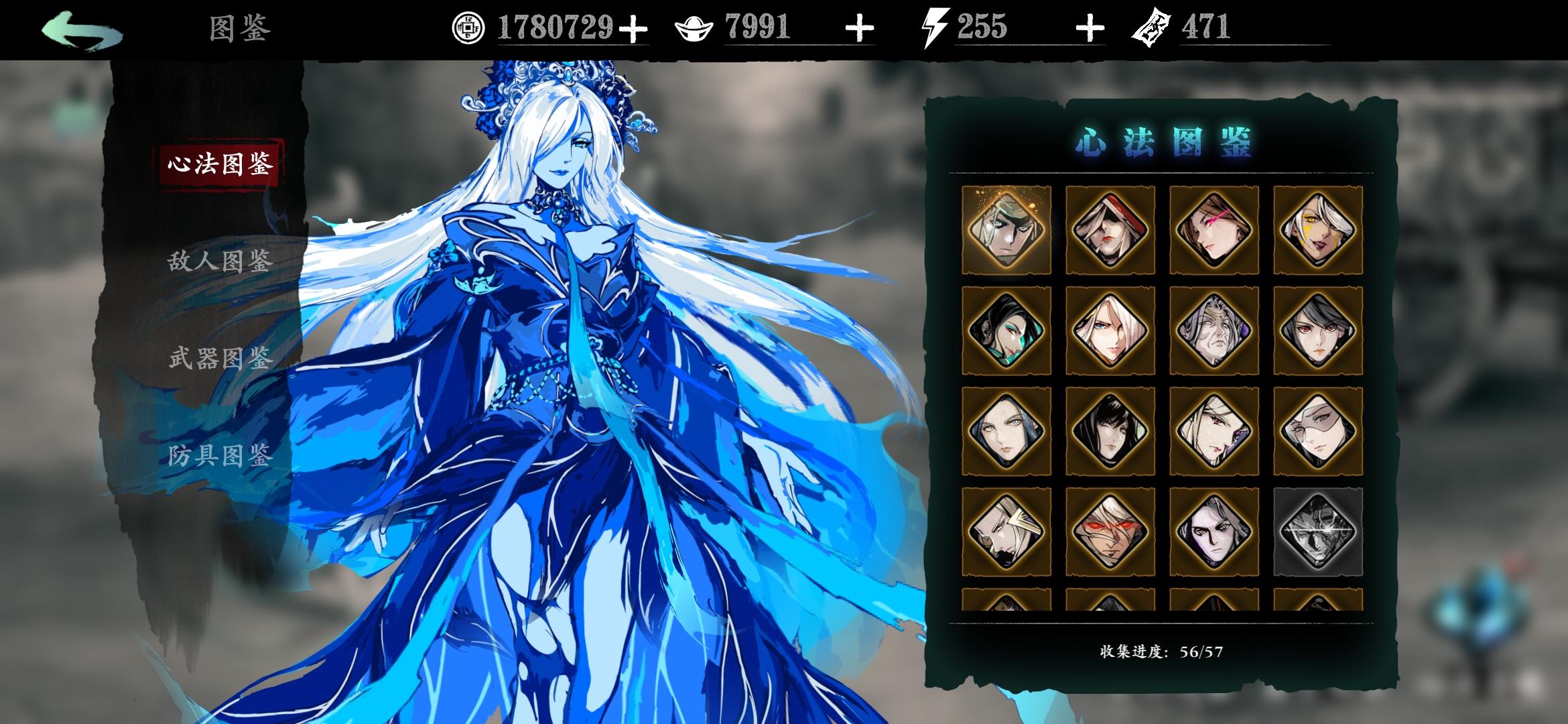The width and height of the screenshot is (1568, 724).
Task: Click the copper coin currency icon
Action: pyautogui.click(x=469, y=28)
